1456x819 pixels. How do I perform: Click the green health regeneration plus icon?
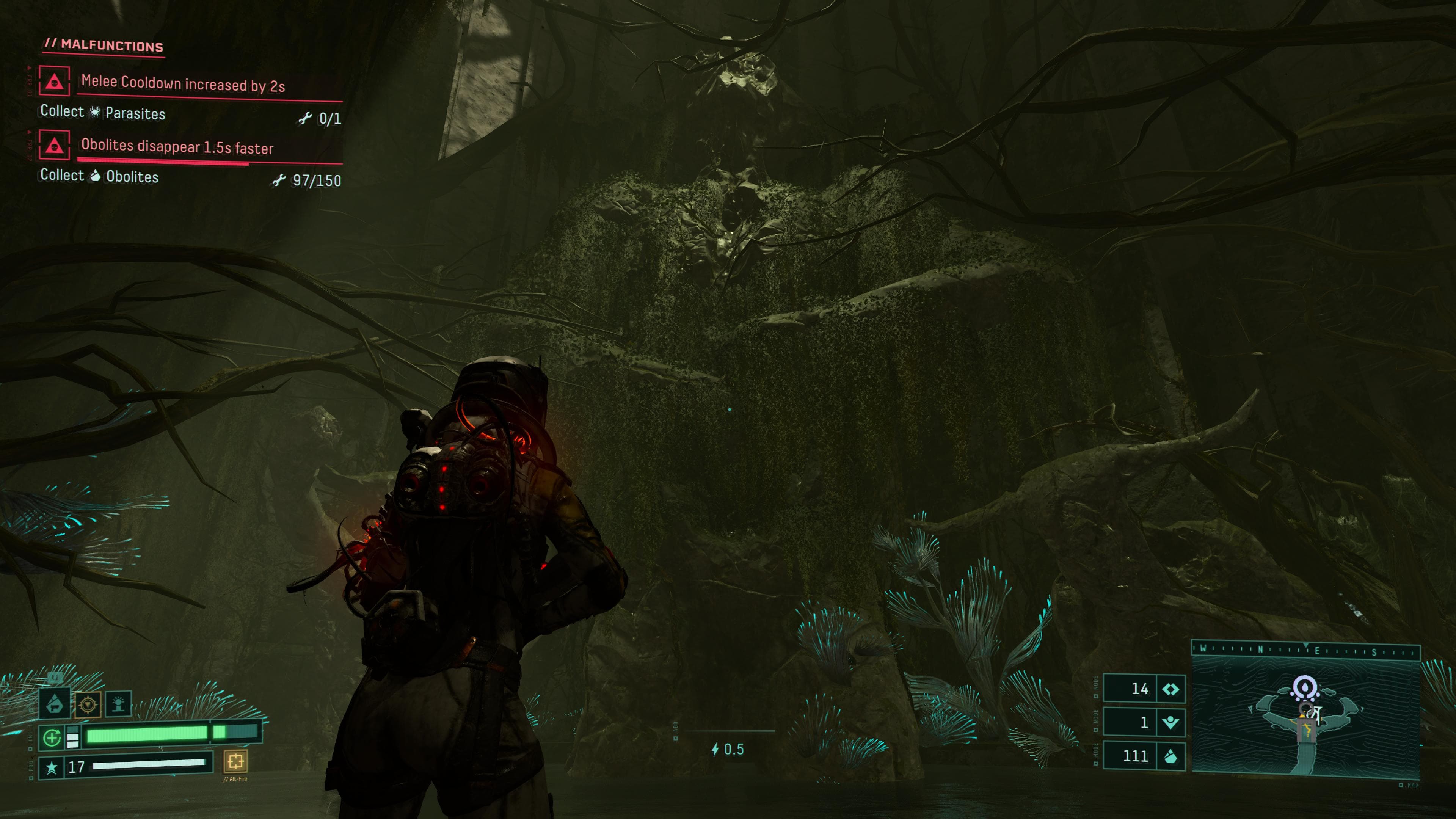click(53, 737)
